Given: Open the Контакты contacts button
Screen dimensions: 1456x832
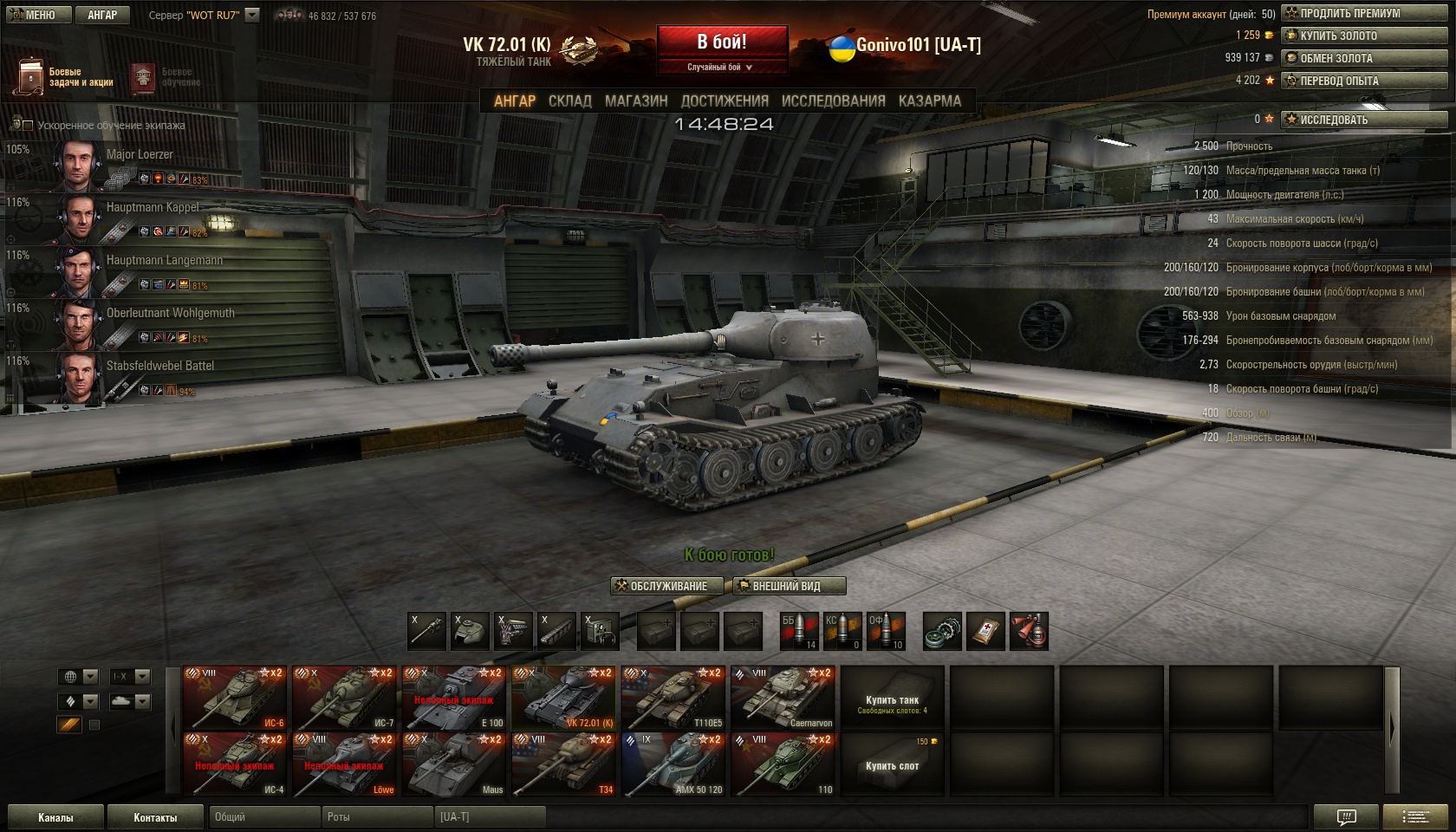Looking at the screenshot, I should pyautogui.click(x=155, y=817).
